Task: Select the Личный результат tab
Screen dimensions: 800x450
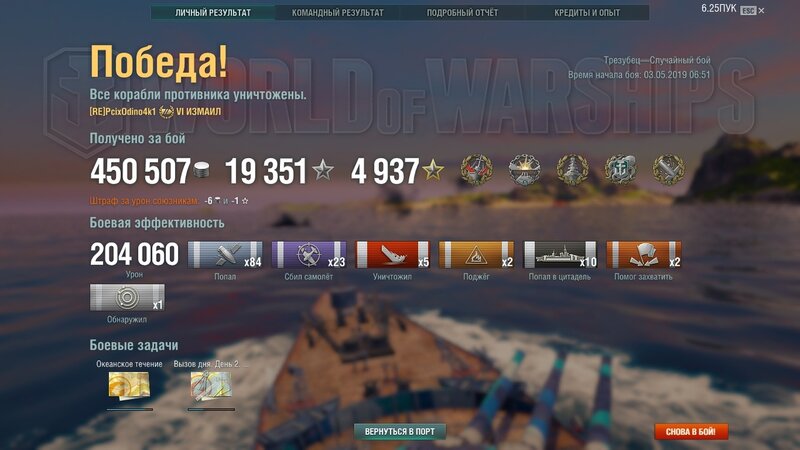Action: pos(213,13)
